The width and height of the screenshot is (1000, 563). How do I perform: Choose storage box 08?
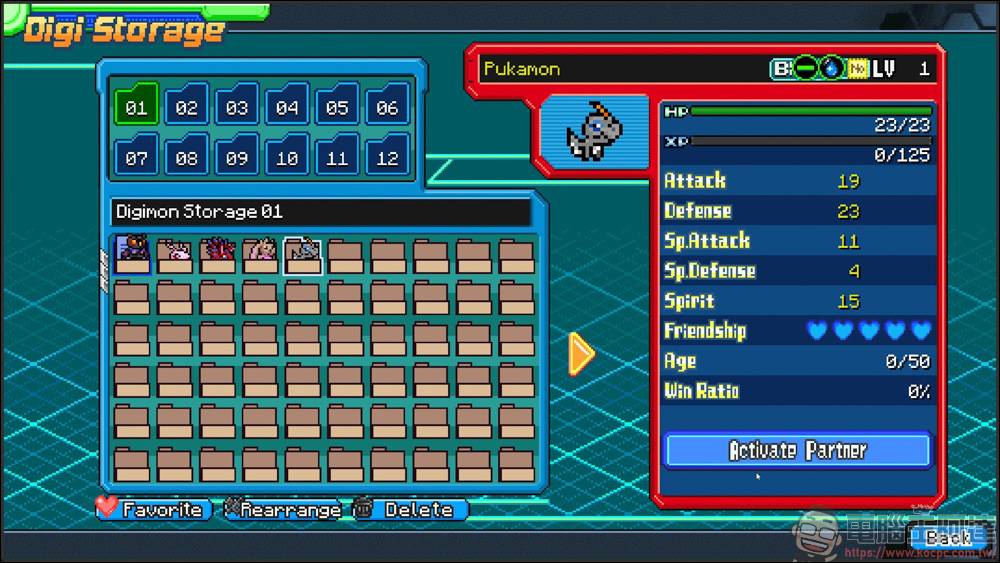tap(186, 157)
